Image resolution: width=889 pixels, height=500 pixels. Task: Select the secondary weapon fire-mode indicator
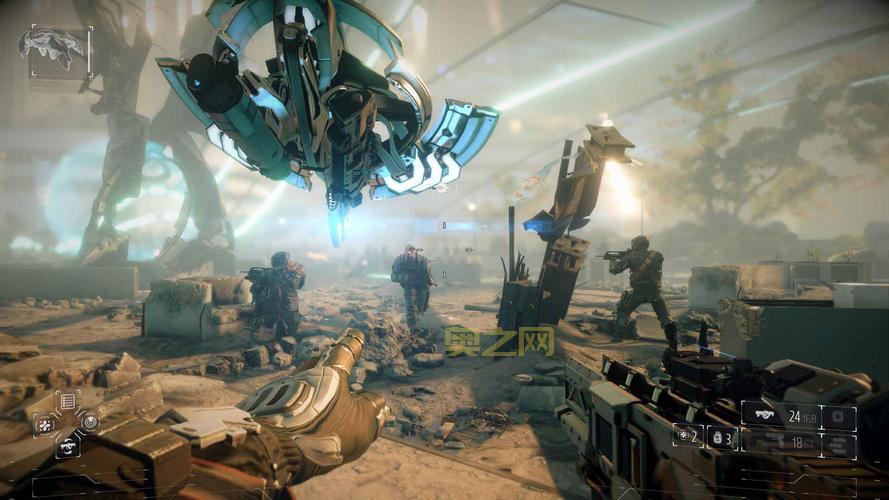click(x=838, y=442)
